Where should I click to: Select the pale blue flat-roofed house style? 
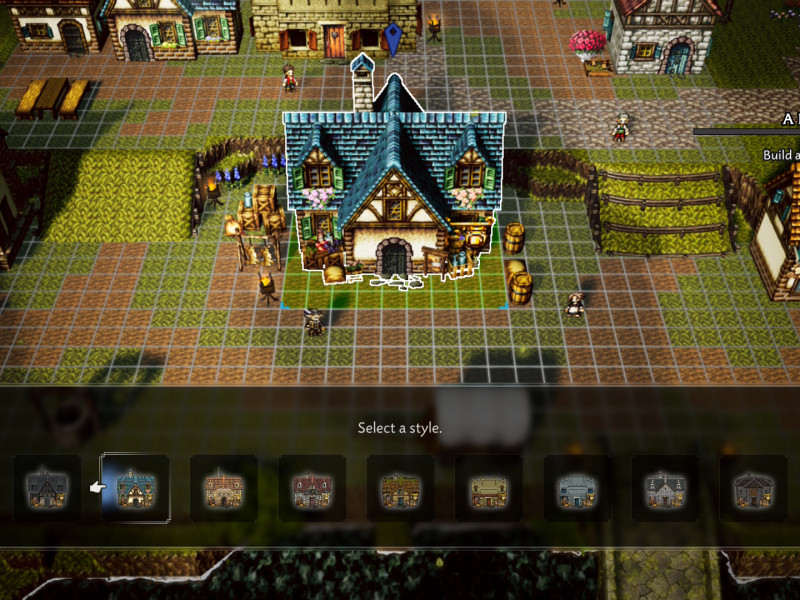(x=577, y=488)
